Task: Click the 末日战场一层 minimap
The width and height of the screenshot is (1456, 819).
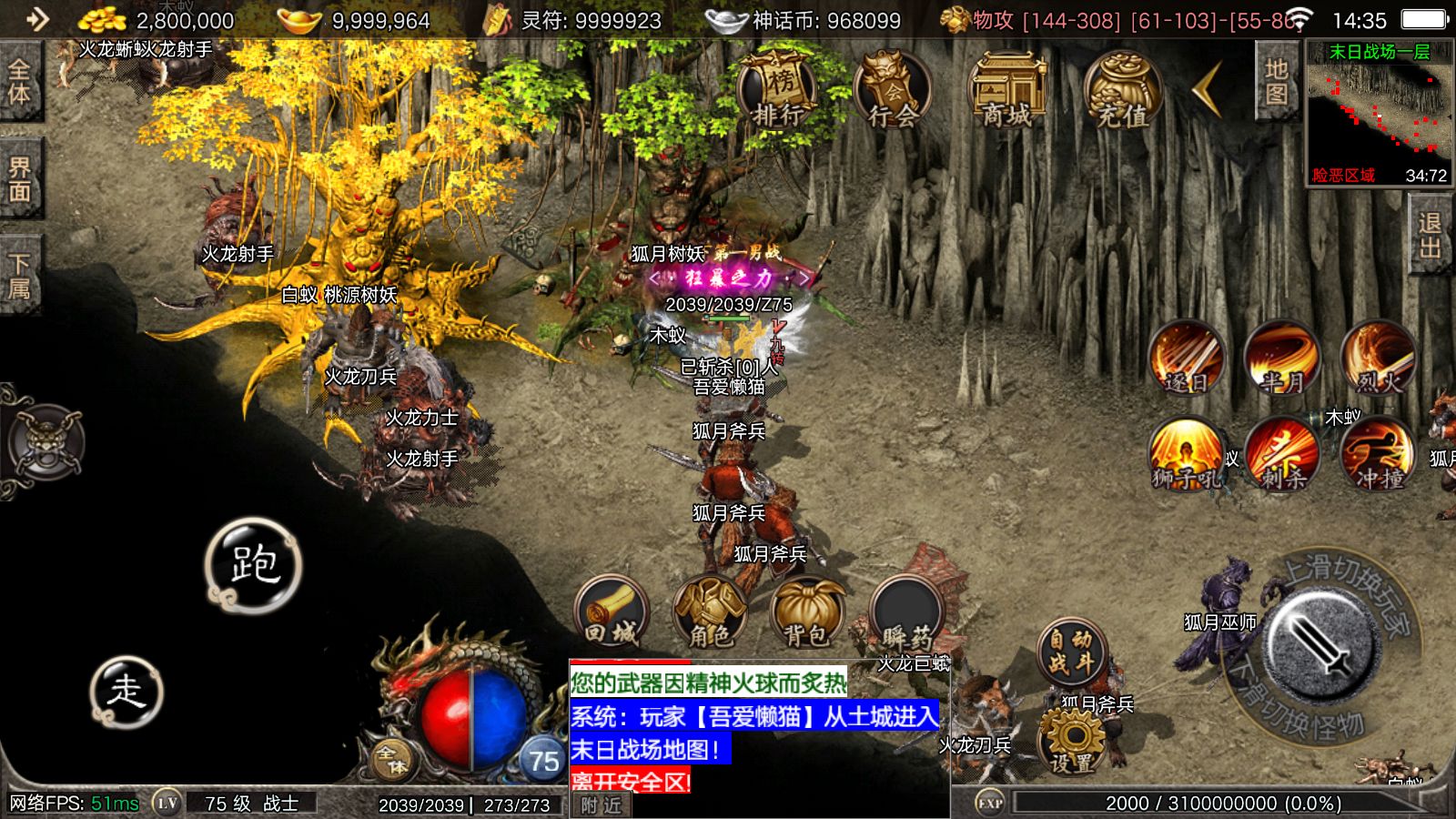Action: click(1379, 114)
